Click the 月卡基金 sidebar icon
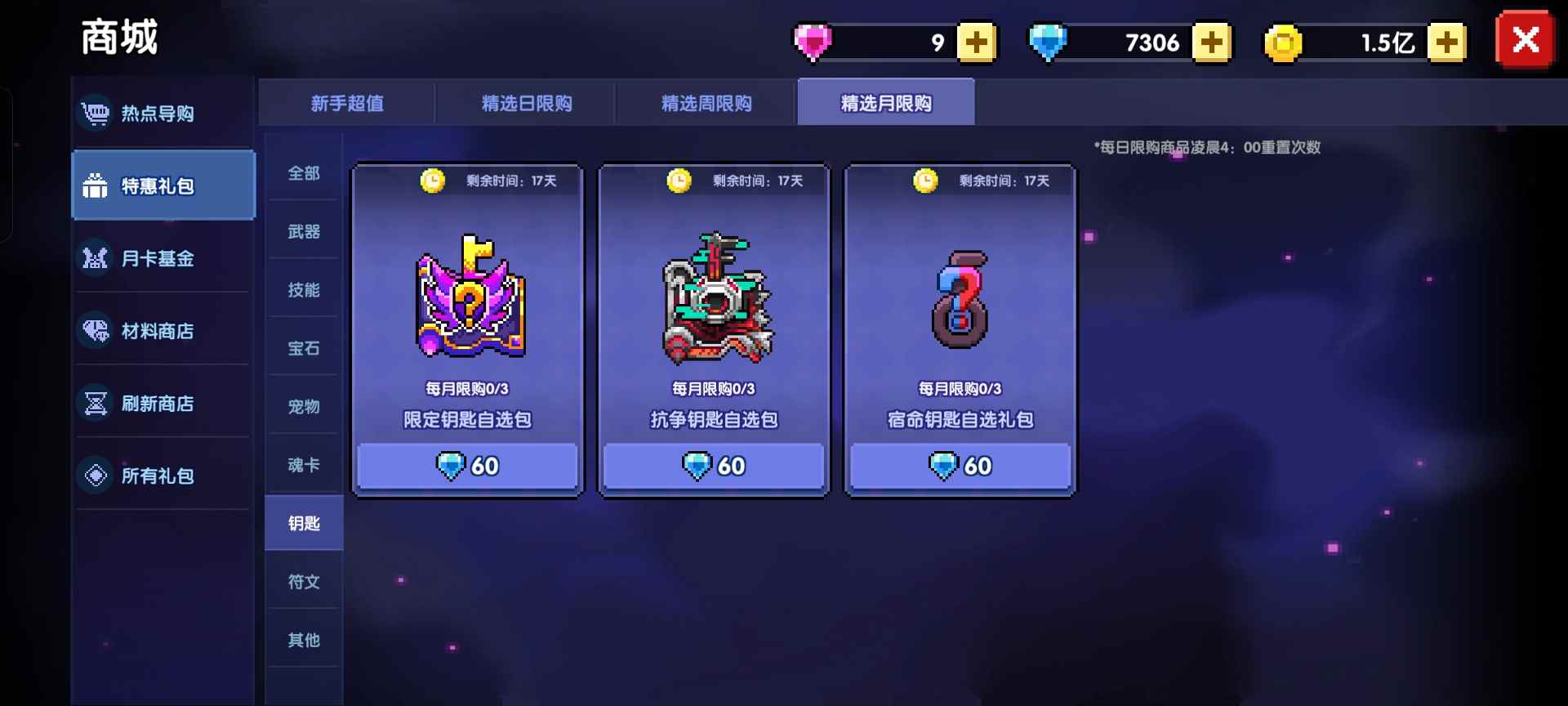The height and width of the screenshot is (706, 1568). pyautogui.click(x=96, y=258)
